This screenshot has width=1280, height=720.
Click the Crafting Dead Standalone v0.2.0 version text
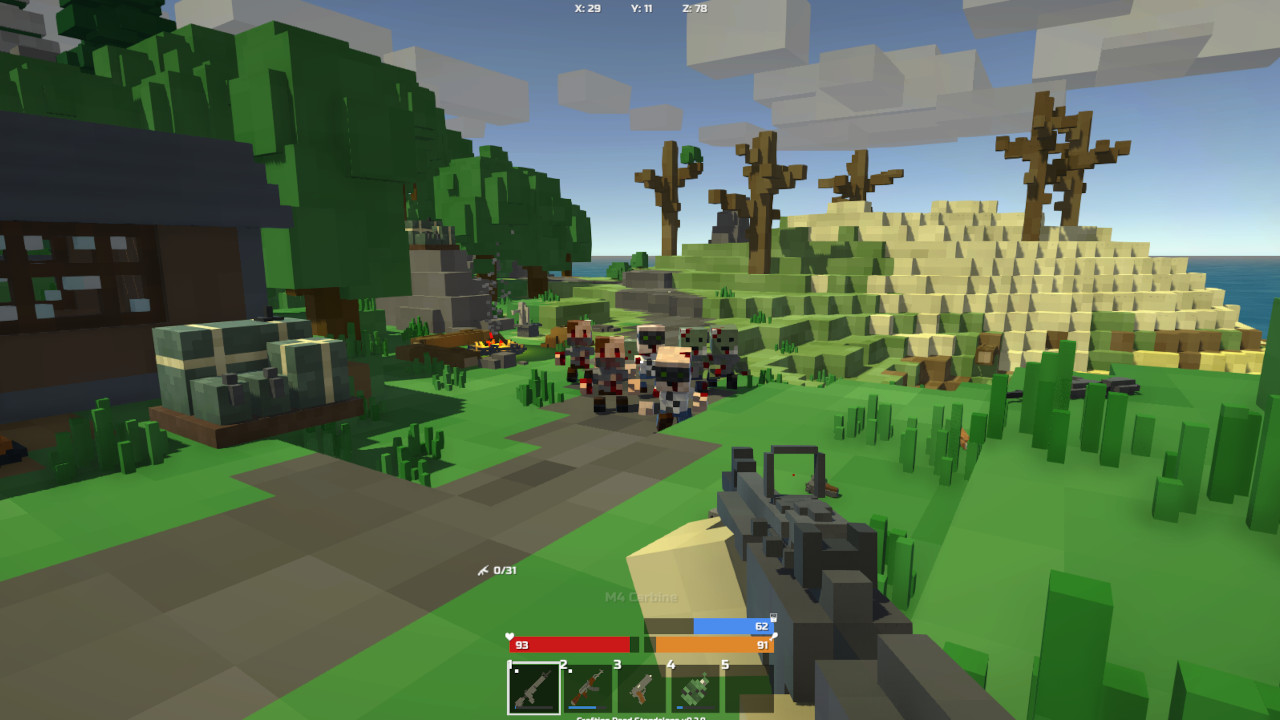640,716
